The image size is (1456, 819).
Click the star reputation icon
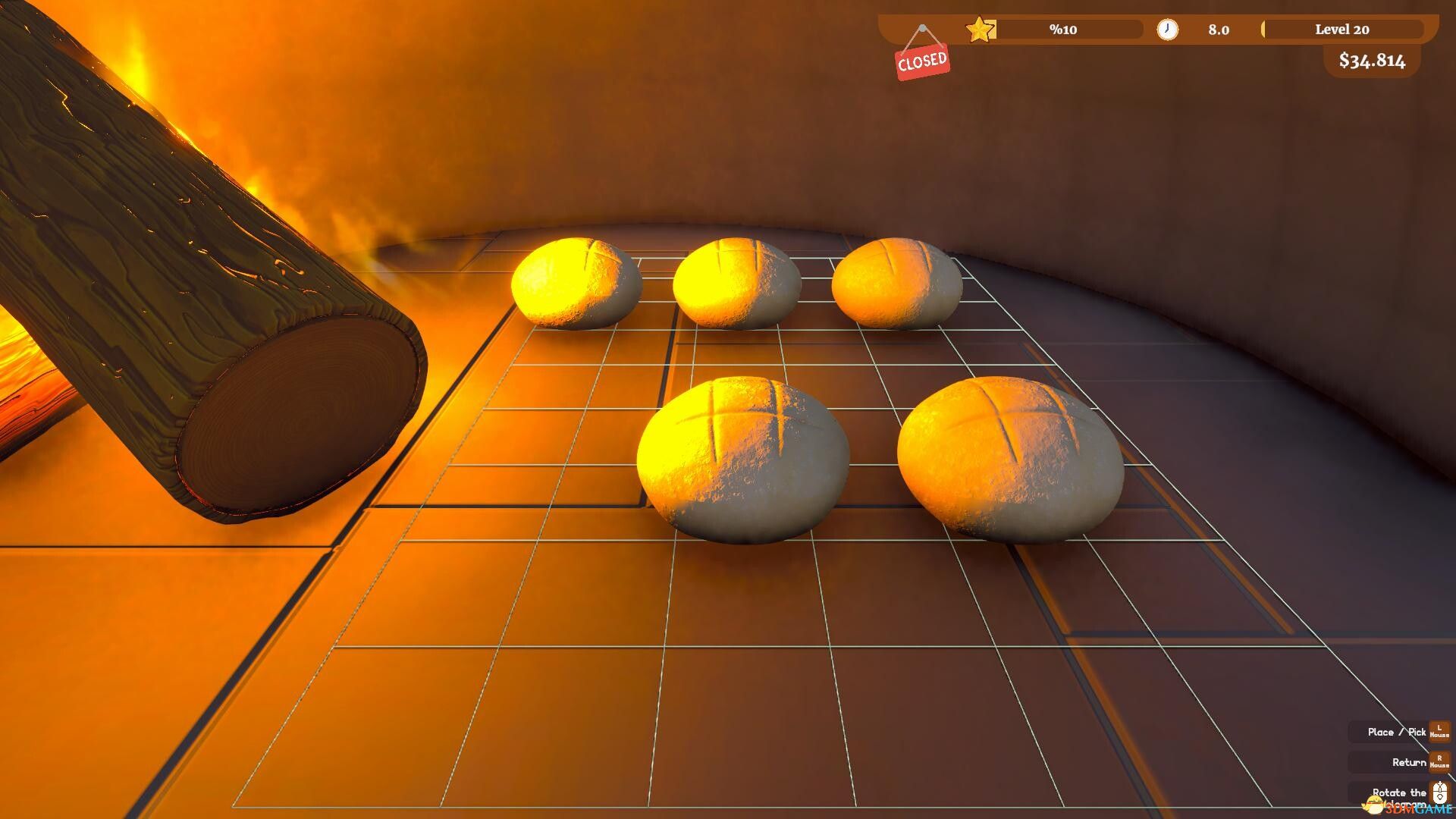coord(981,29)
